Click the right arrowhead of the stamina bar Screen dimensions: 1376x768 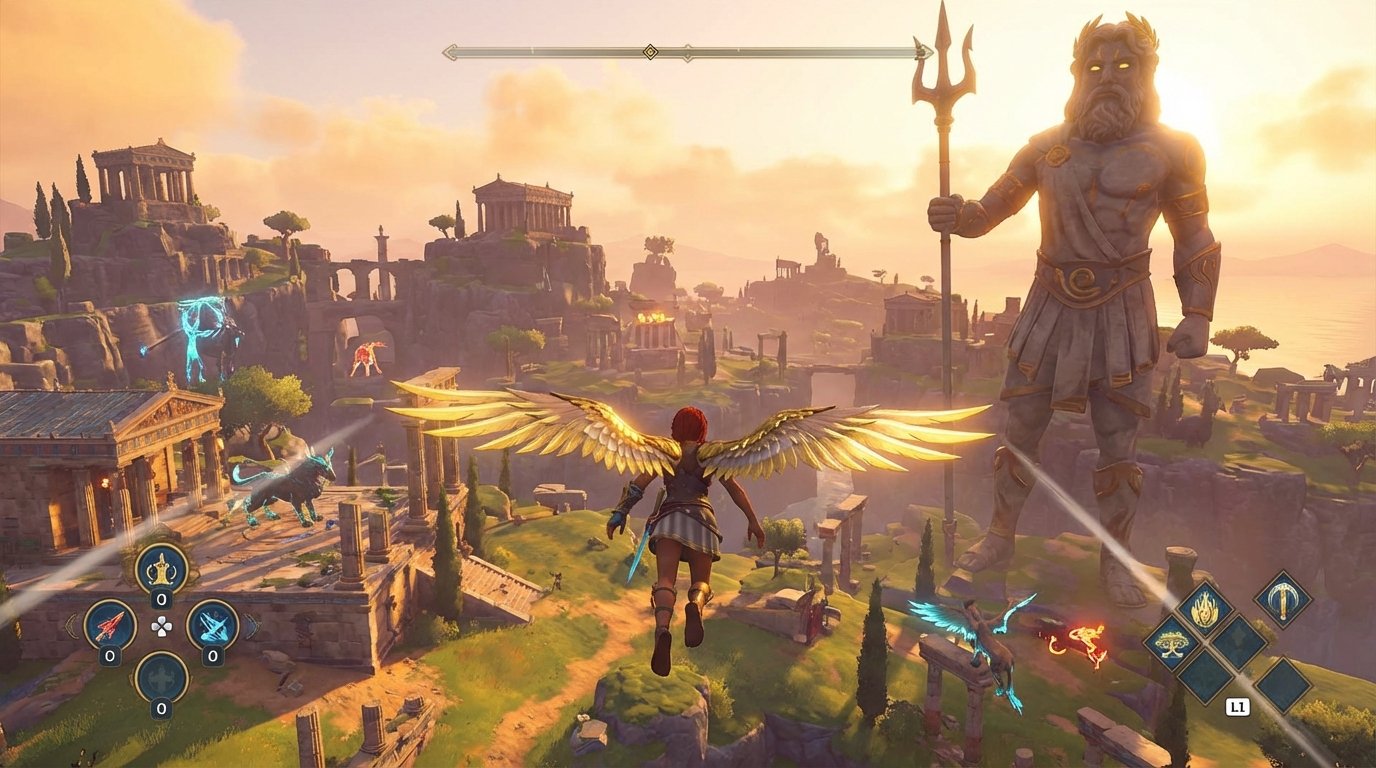[x=923, y=50]
